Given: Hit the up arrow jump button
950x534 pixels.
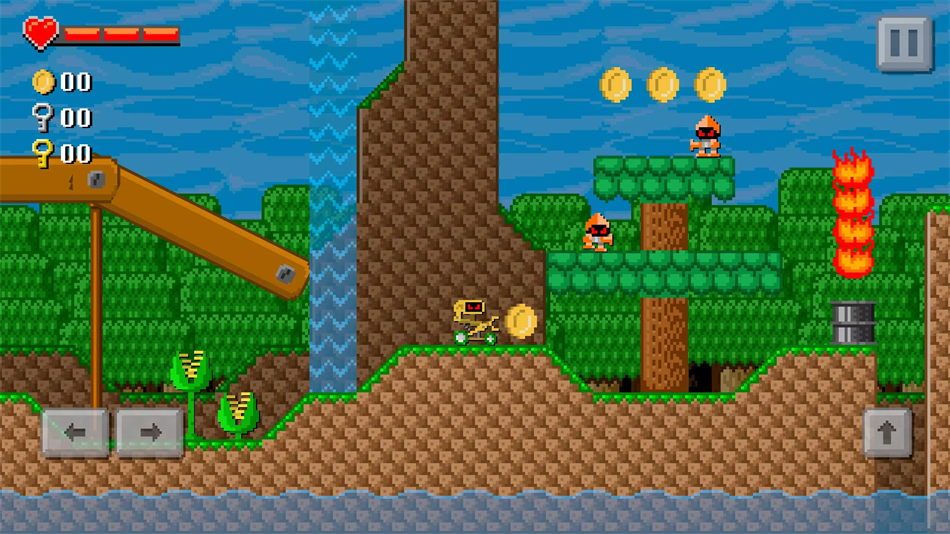Looking at the screenshot, I should tap(887, 433).
